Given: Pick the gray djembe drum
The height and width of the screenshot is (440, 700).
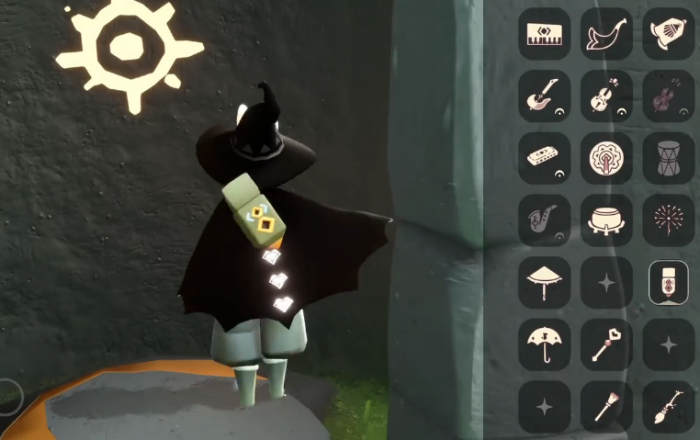Looking at the screenshot, I should point(667,158).
